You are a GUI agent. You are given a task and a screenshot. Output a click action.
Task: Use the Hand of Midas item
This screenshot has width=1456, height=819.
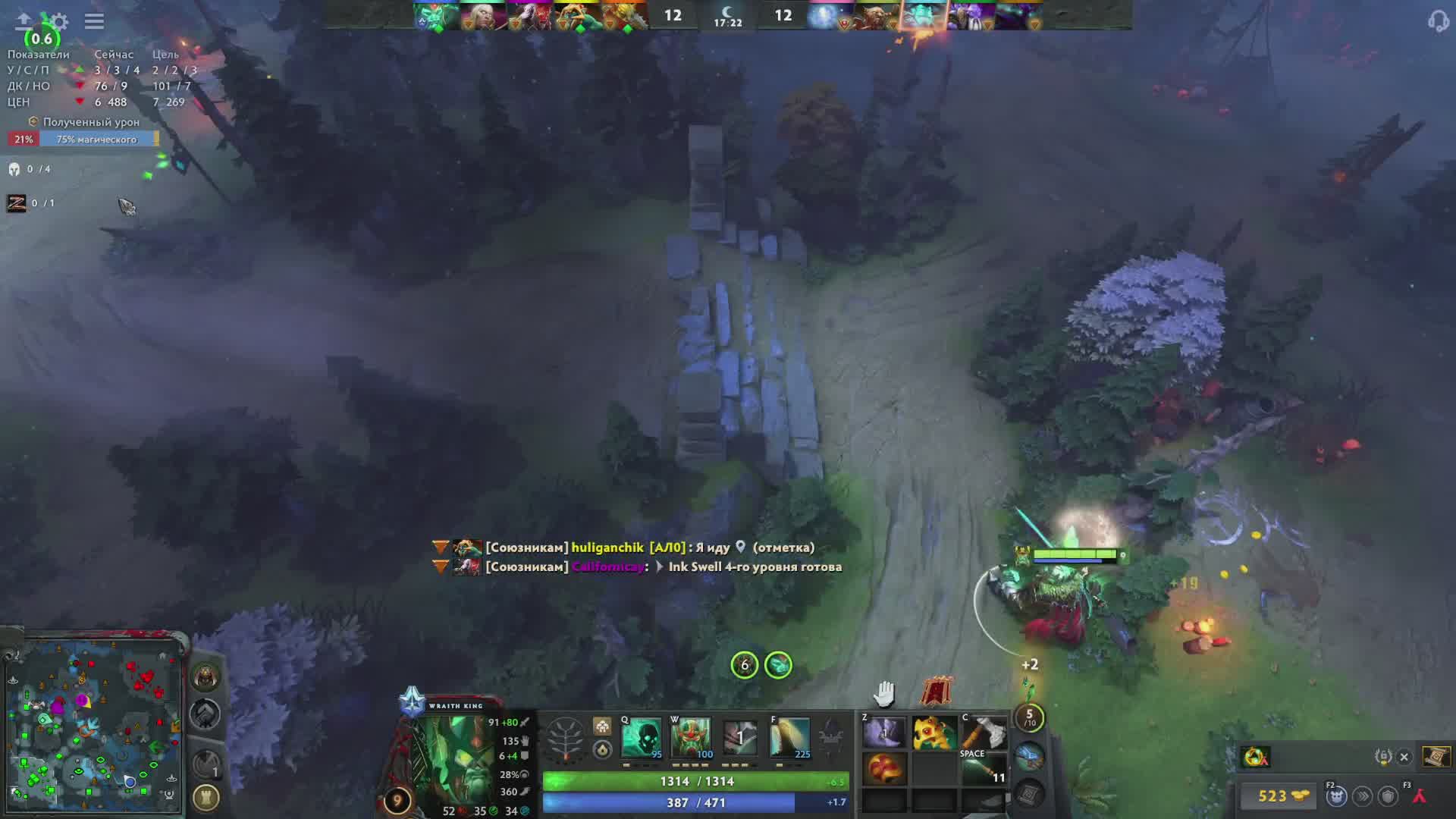(934, 734)
